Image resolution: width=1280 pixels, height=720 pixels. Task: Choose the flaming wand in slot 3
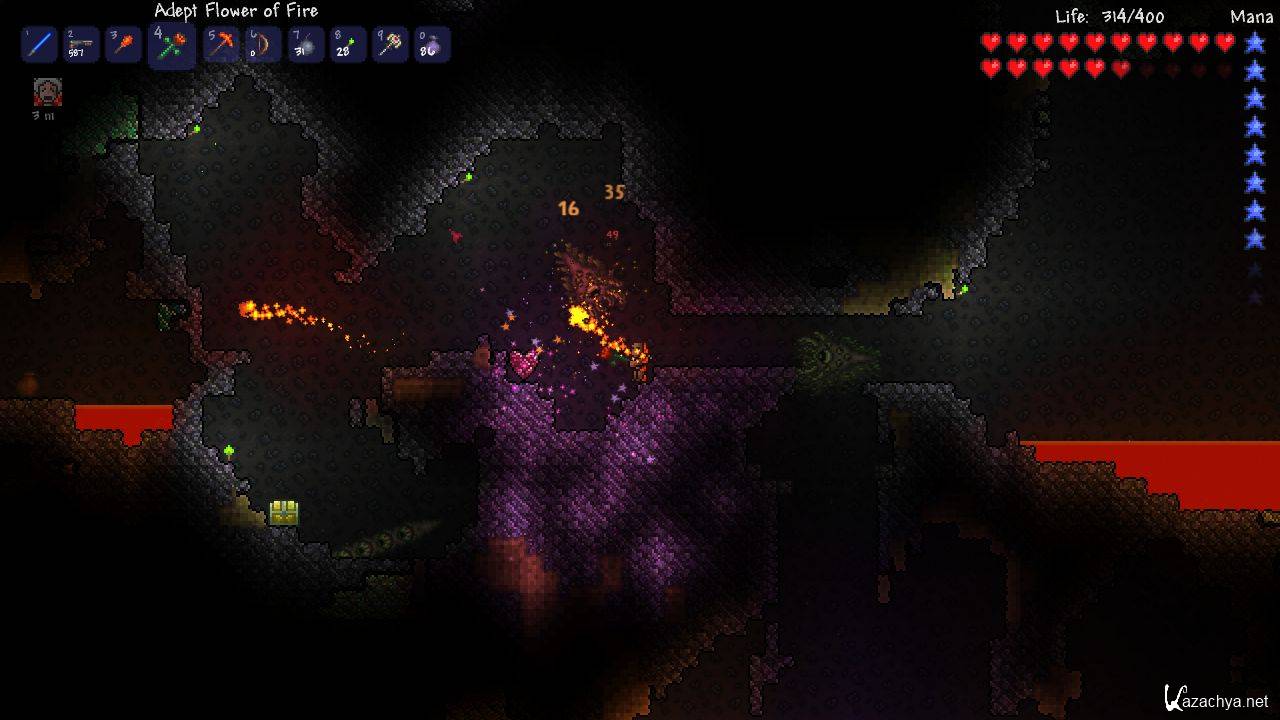click(123, 45)
